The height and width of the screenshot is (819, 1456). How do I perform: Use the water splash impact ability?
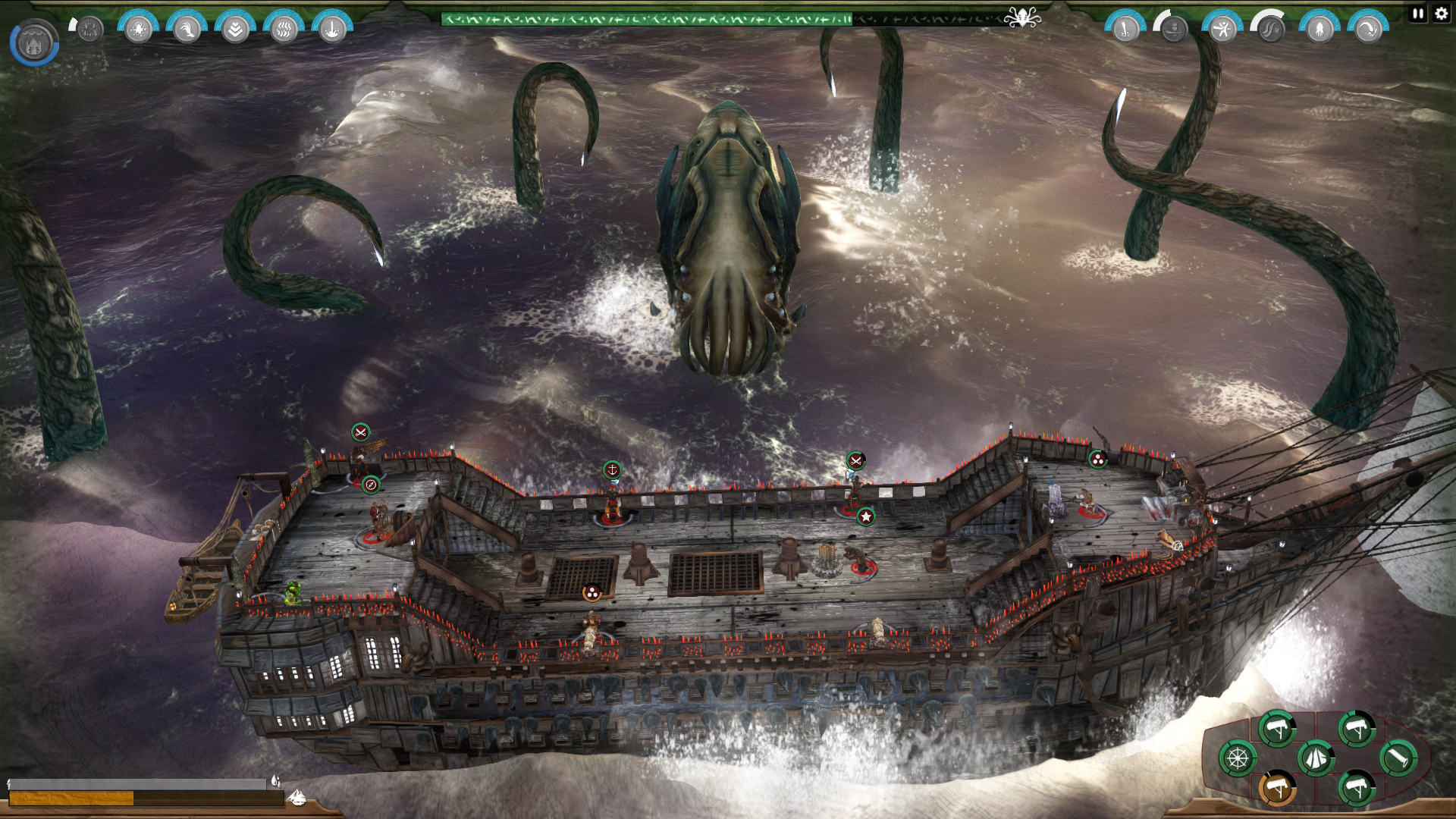coord(332,30)
